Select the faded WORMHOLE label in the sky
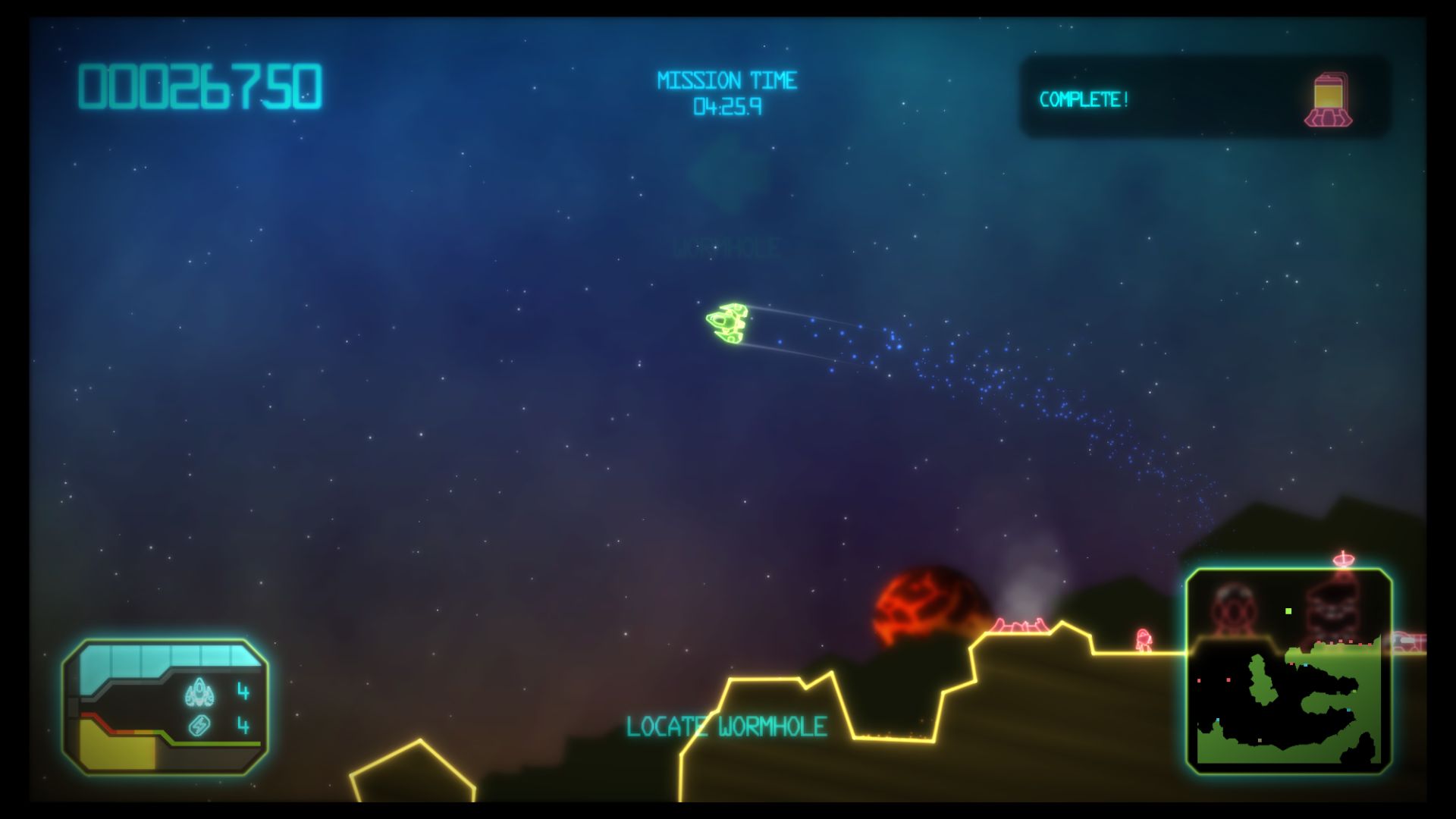 pyautogui.click(x=726, y=246)
